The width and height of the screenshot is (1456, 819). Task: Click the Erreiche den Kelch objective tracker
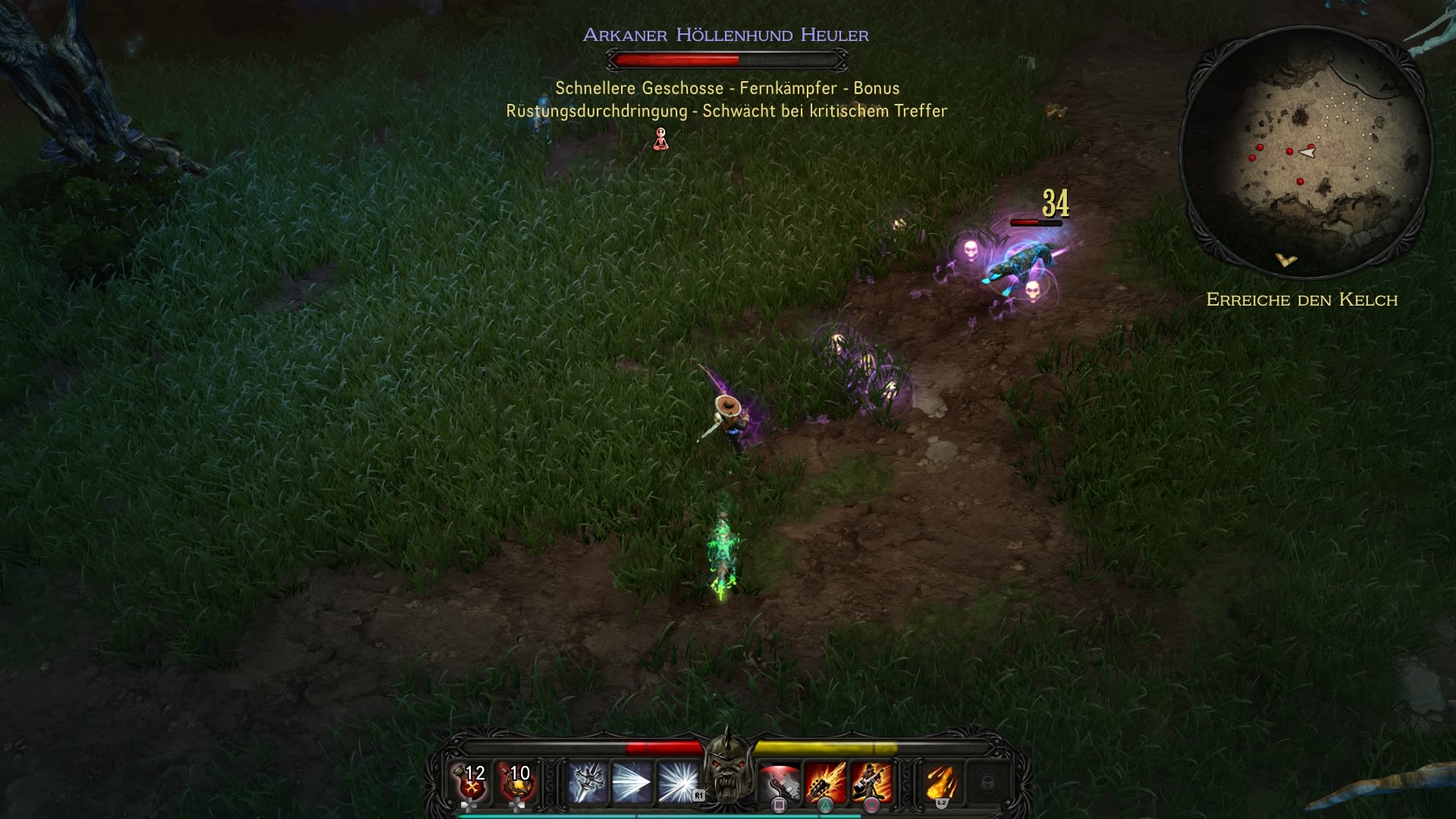1302,300
